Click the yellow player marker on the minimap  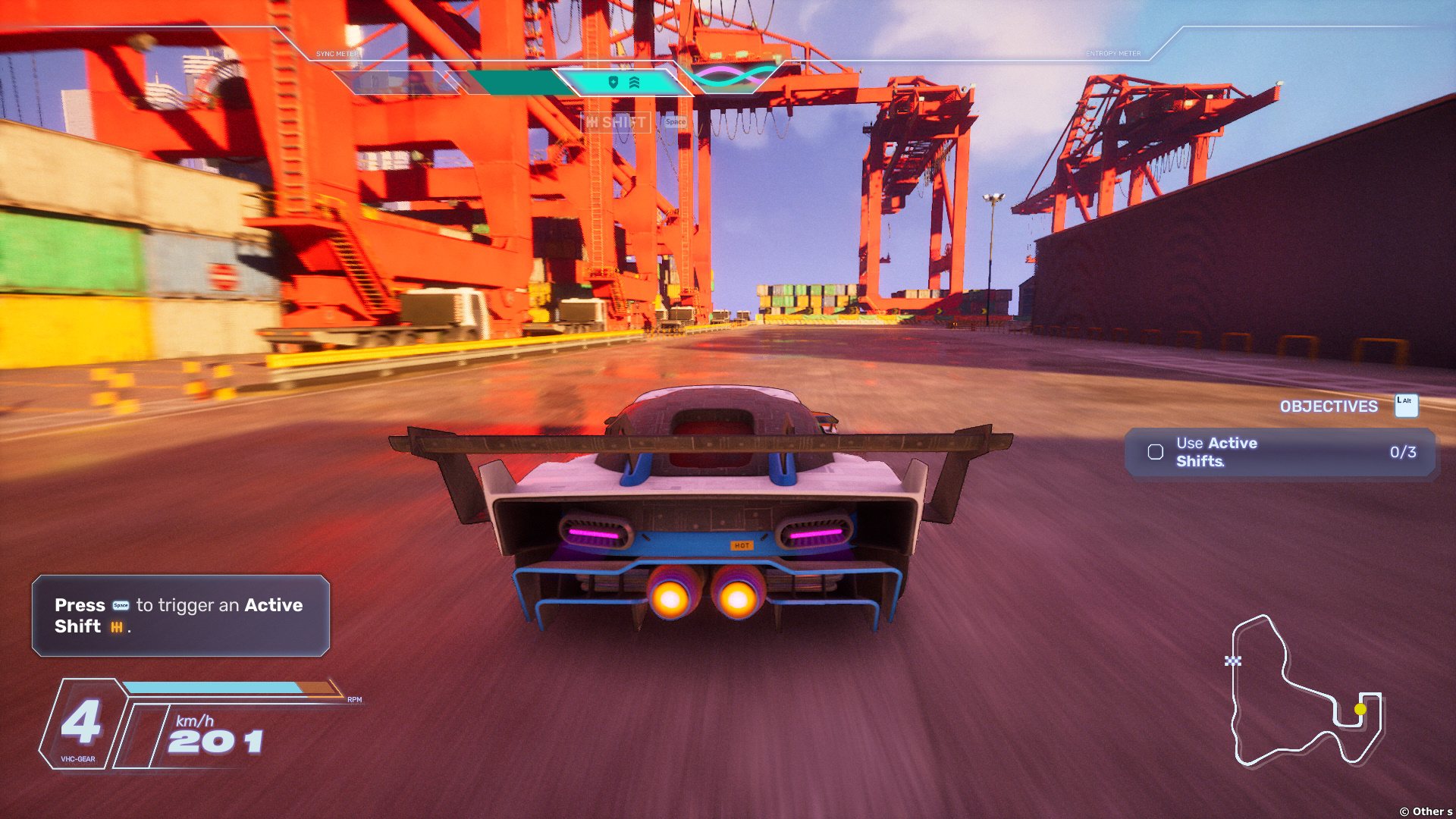pos(1360,710)
